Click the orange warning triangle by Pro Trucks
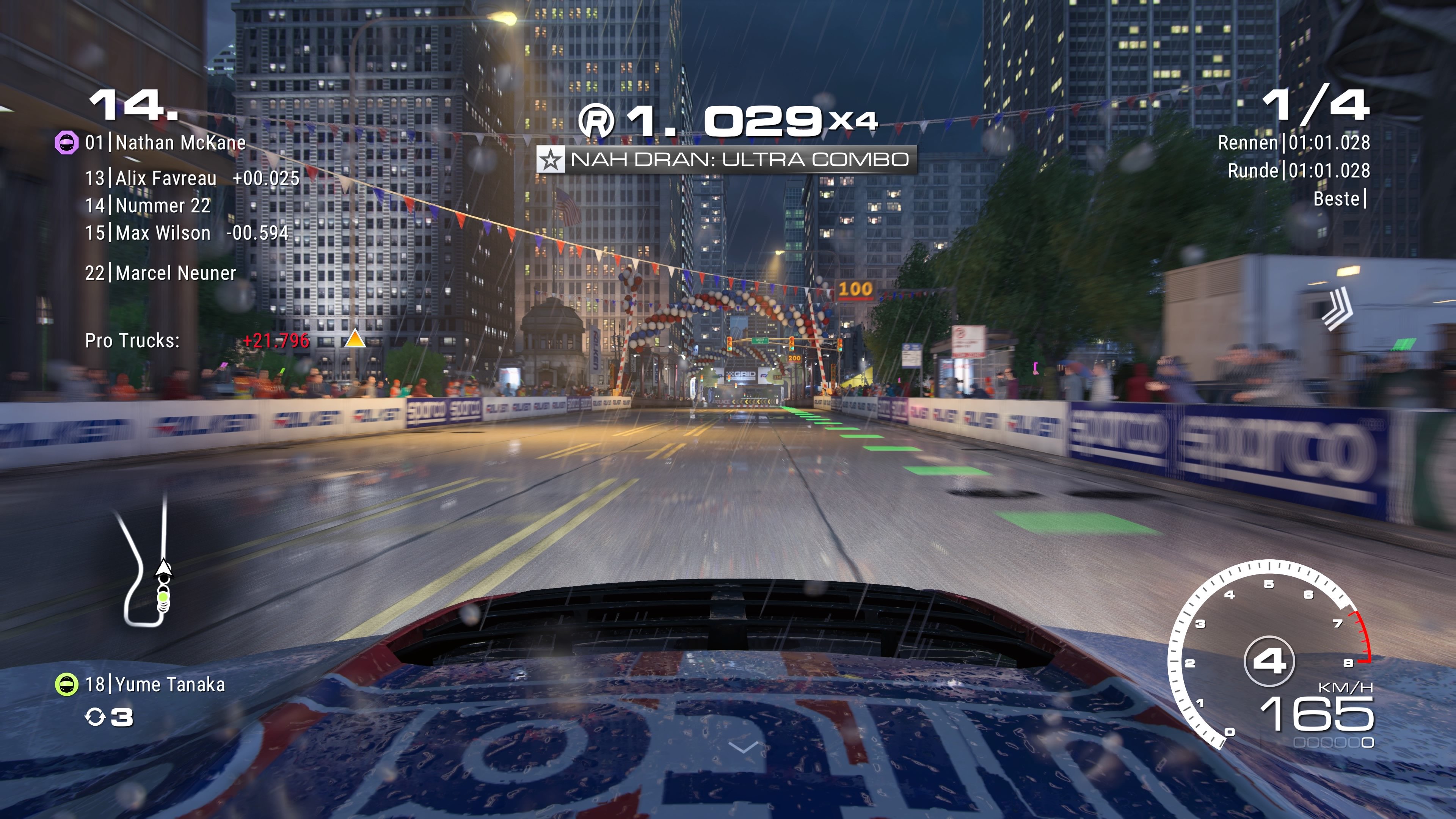 coord(355,339)
